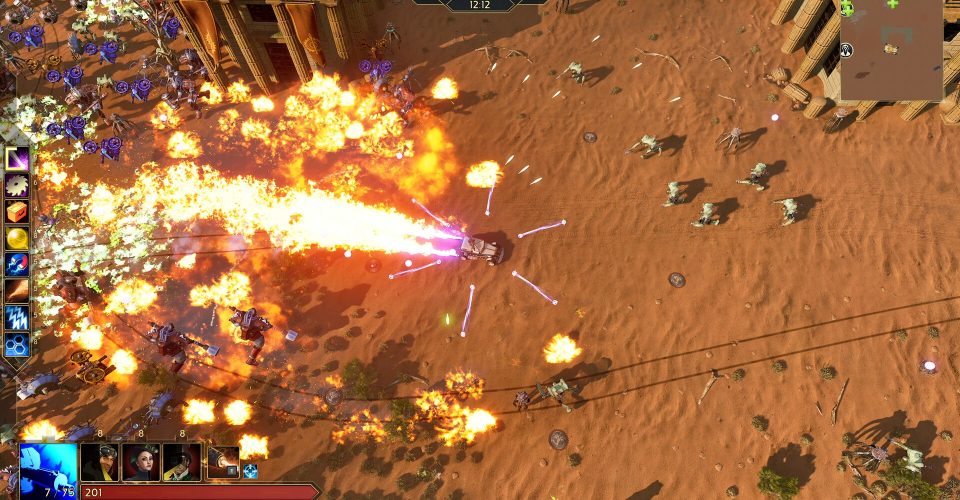Choose the flamethrower weapon slot
The image size is (960, 500).
[x=223, y=462]
